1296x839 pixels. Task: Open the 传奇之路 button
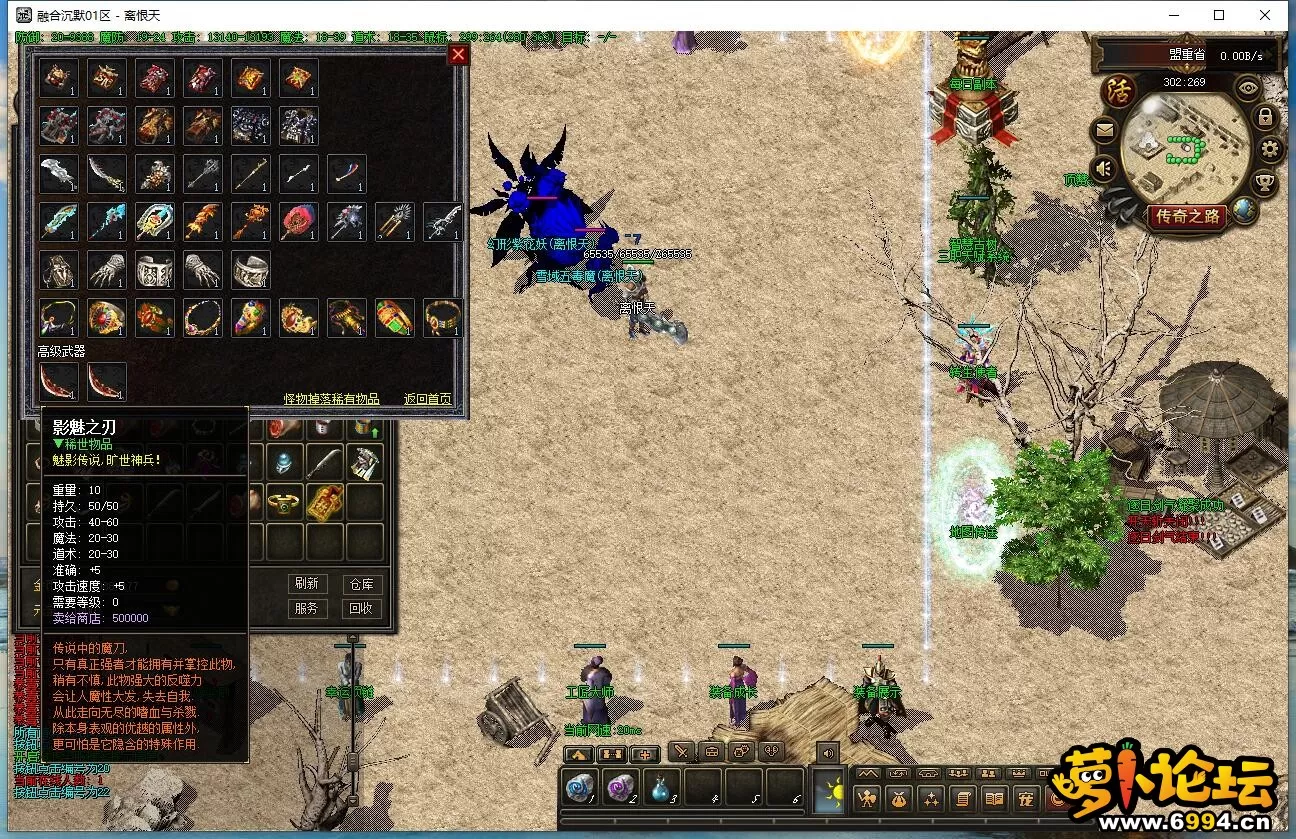click(x=1187, y=216)
